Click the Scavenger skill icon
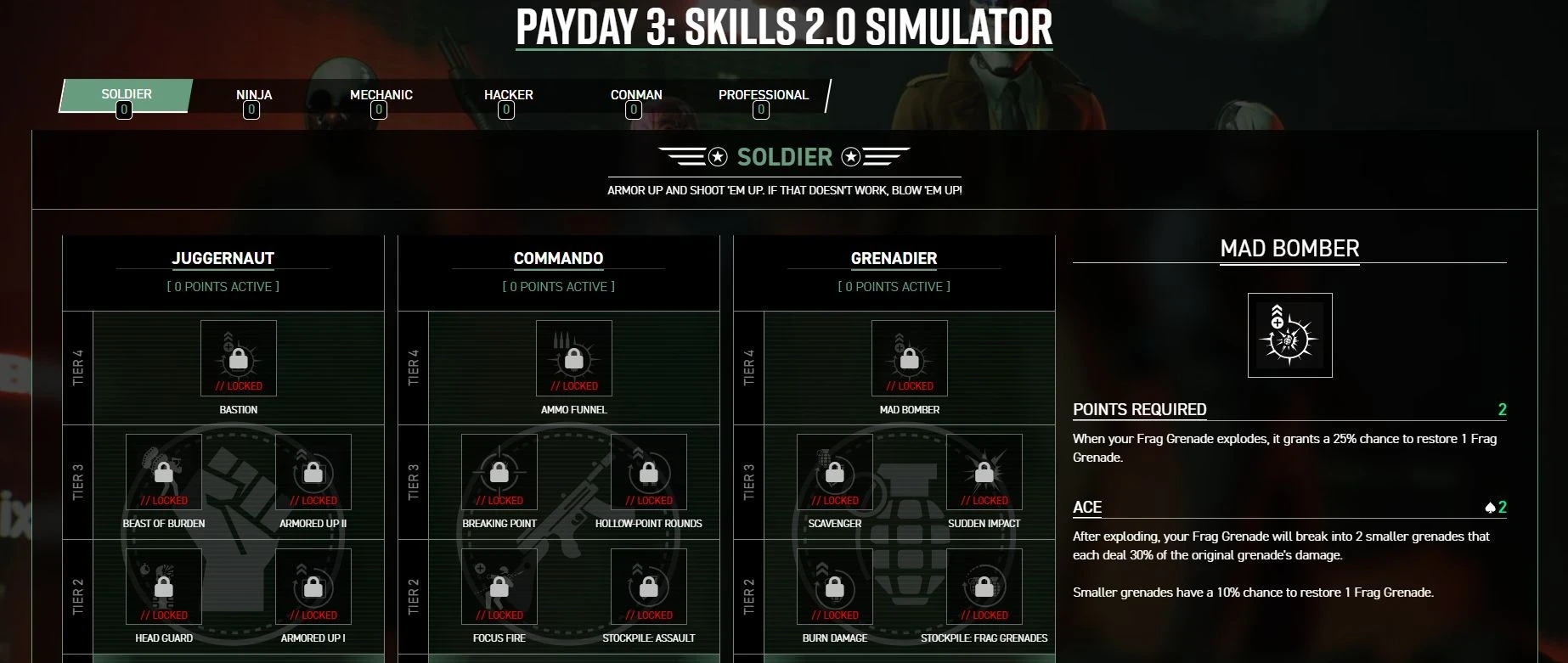This screenshot has height=663, width=1568. (835, 473)
